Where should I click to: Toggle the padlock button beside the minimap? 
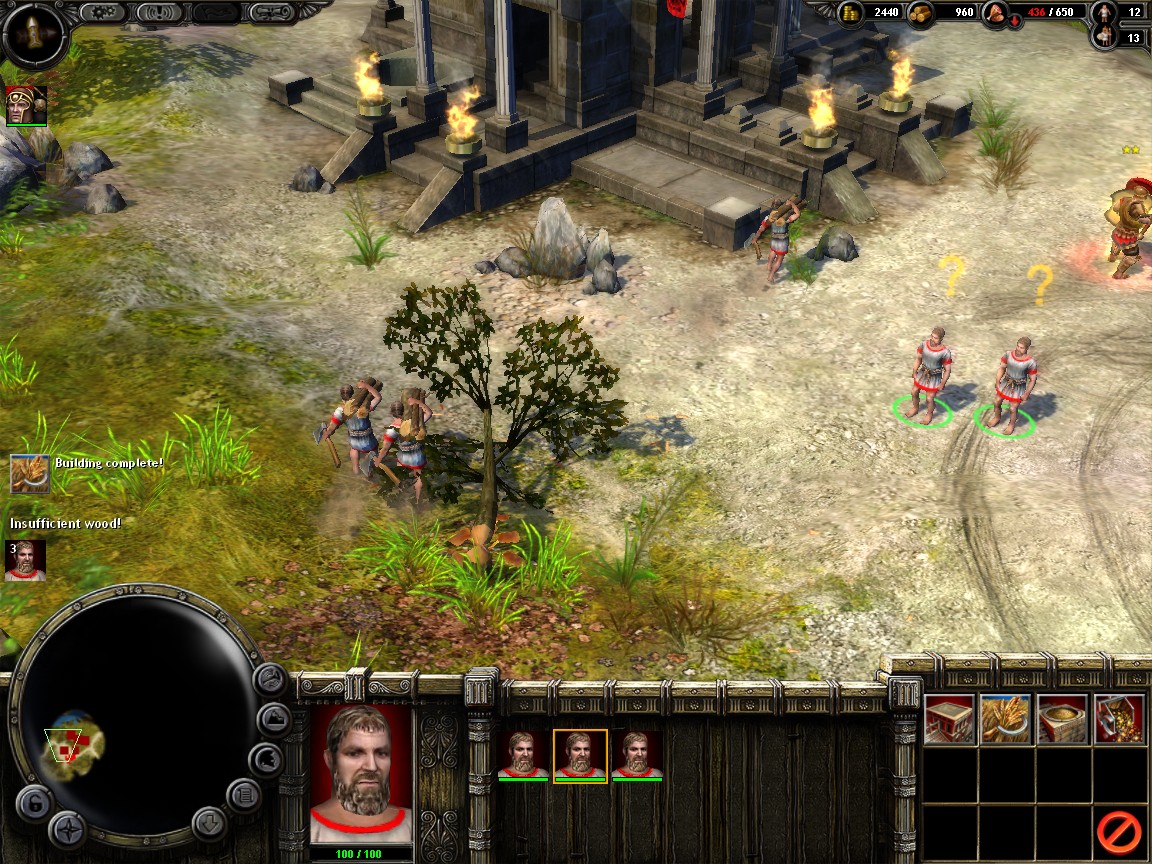point(33,803)
